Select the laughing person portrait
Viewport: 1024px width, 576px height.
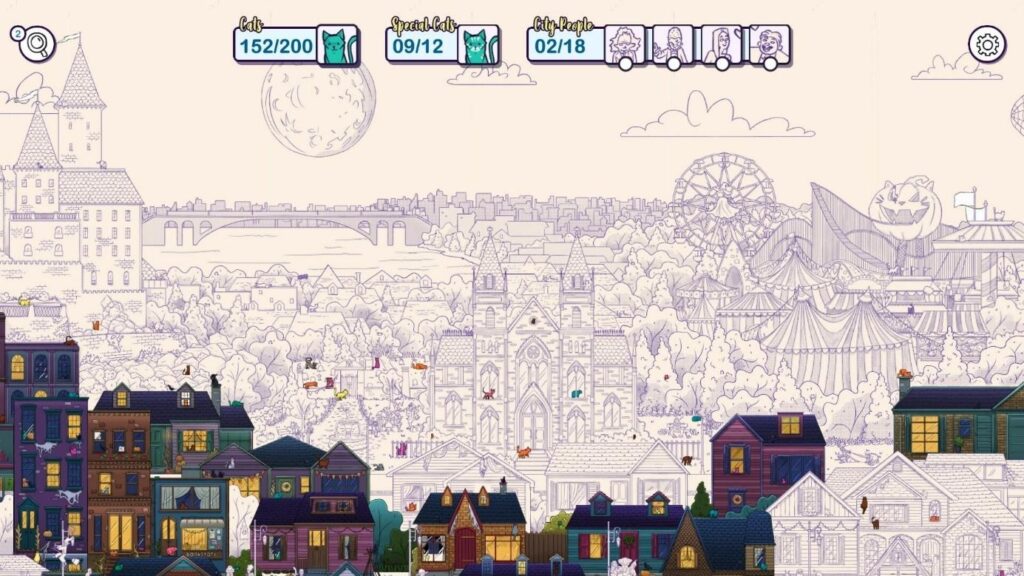click(x=769, y=44)
